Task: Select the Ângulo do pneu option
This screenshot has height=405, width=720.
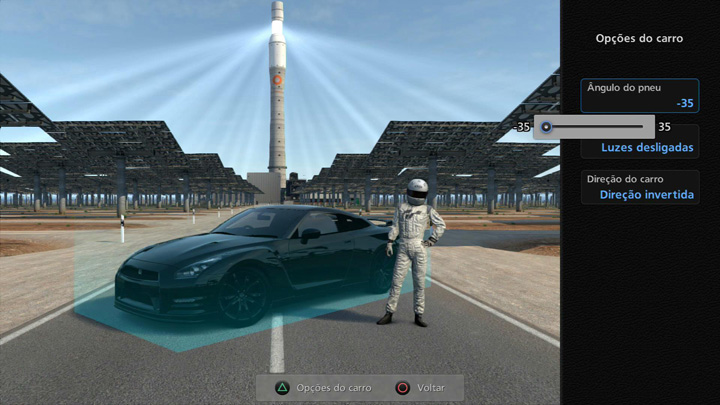Action: coord(639,95)
